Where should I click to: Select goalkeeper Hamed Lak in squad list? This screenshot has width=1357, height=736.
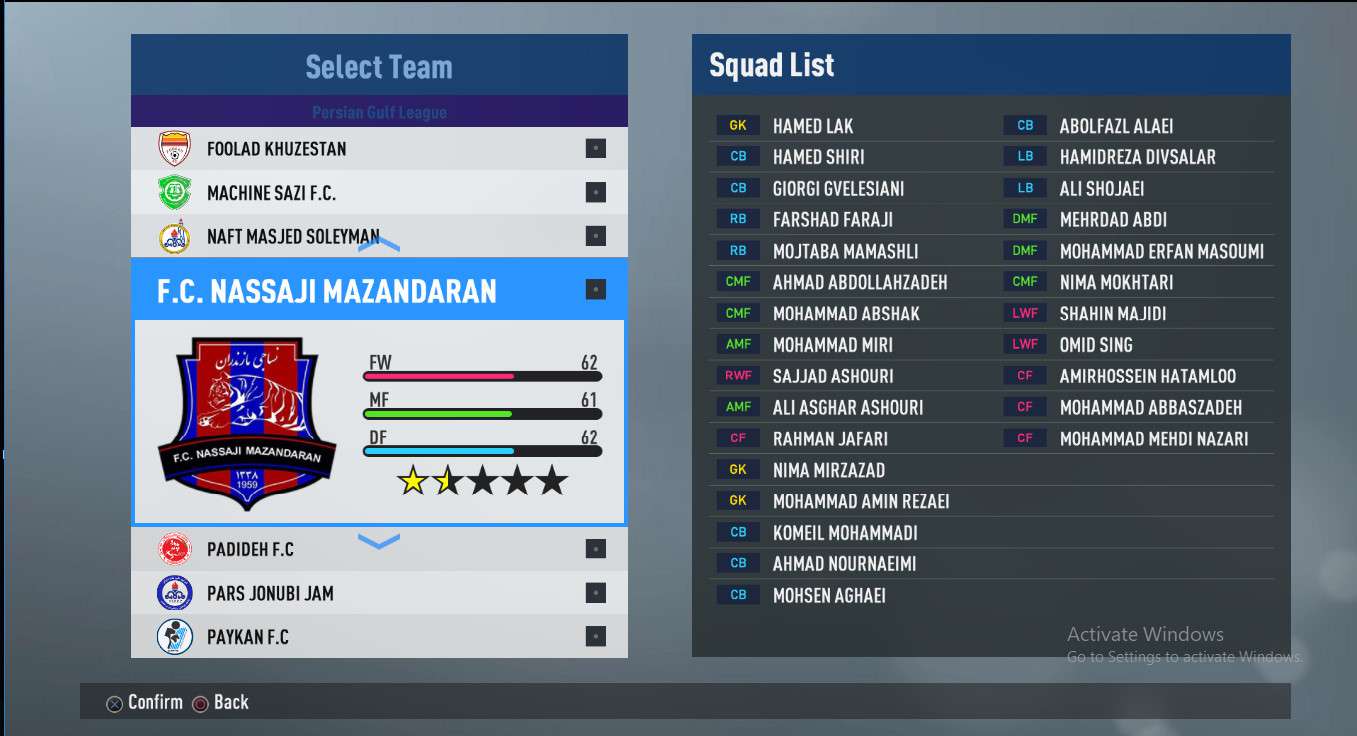click(812, 126)
